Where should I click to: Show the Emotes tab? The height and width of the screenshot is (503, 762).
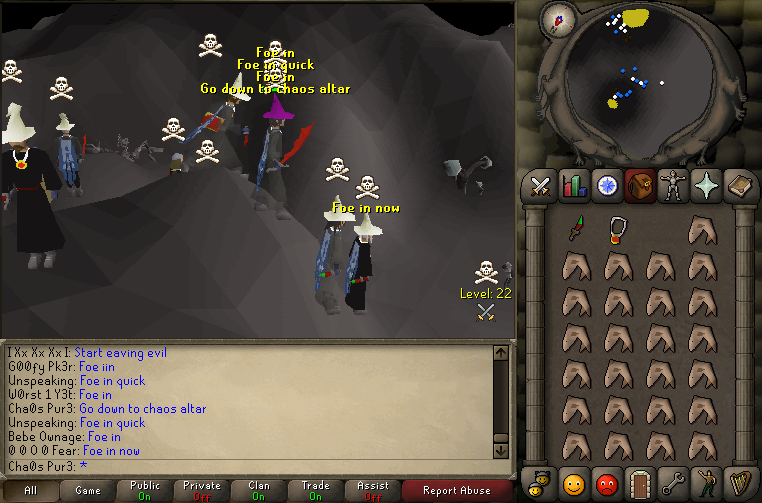point(706,482)
